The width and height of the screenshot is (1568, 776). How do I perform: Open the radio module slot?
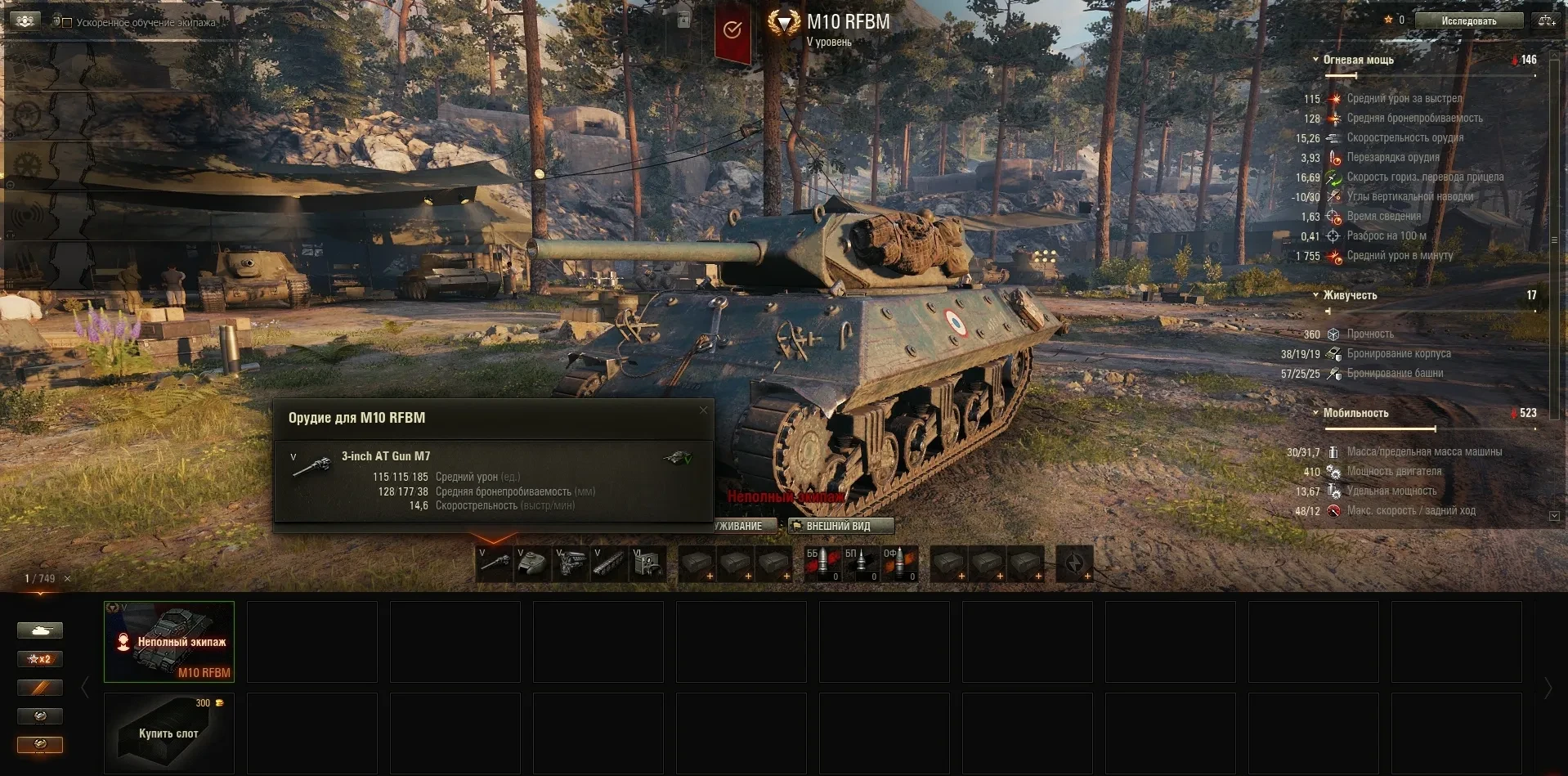coord(648,563)
